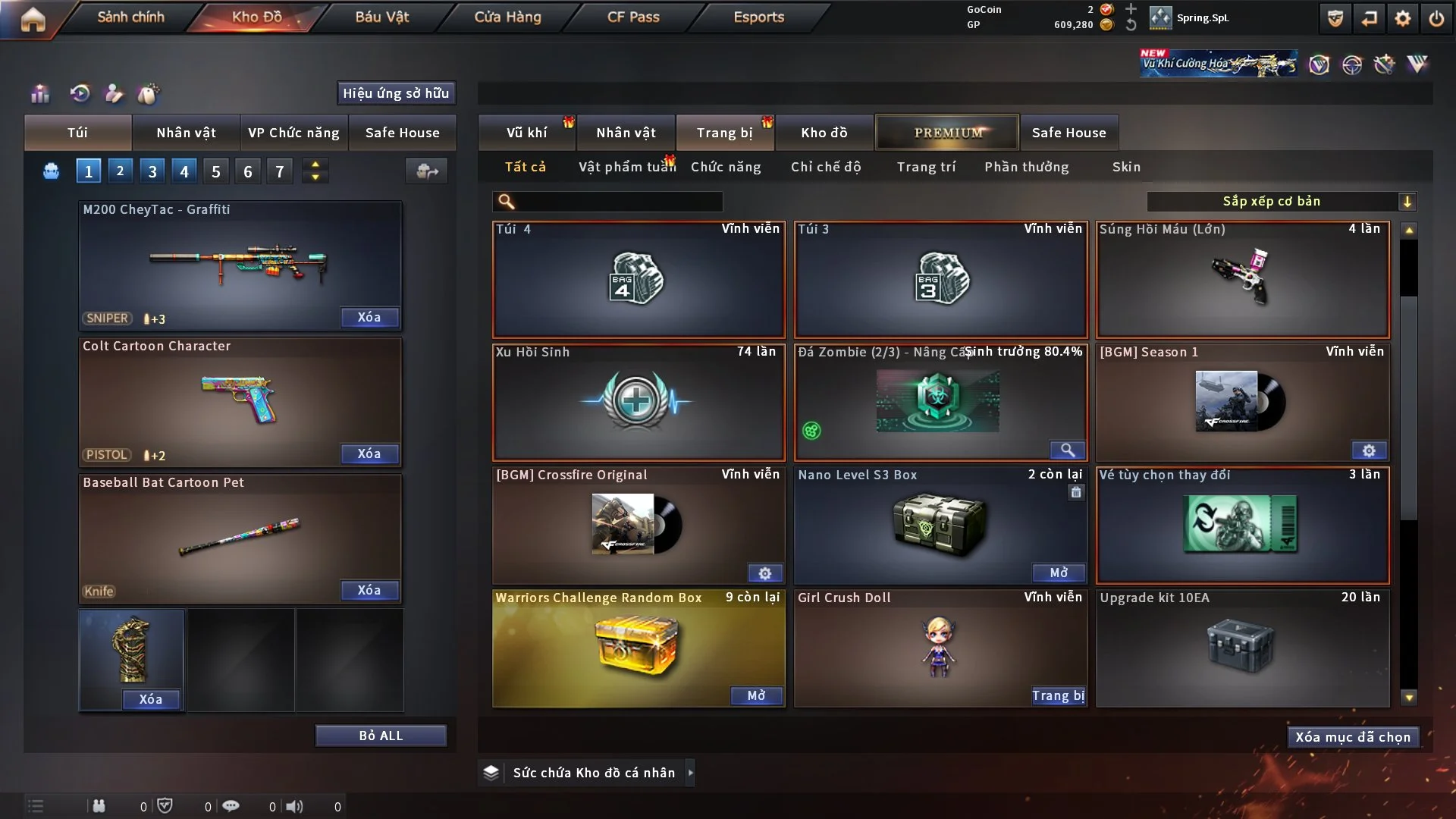This screenshot has width=1456, height=819.
Task: Go to the CF Pass menu
Action: coord(633,17)
